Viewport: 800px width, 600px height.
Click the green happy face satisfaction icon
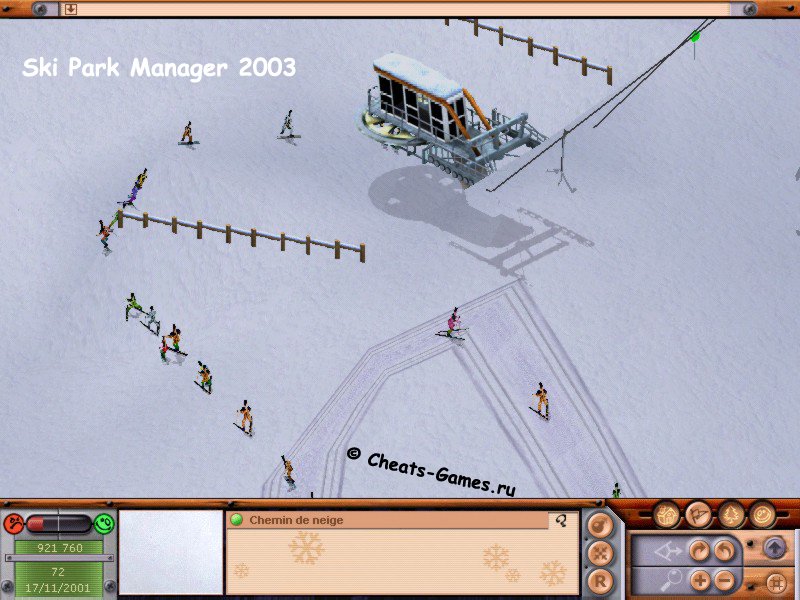(x=104, y=523)
